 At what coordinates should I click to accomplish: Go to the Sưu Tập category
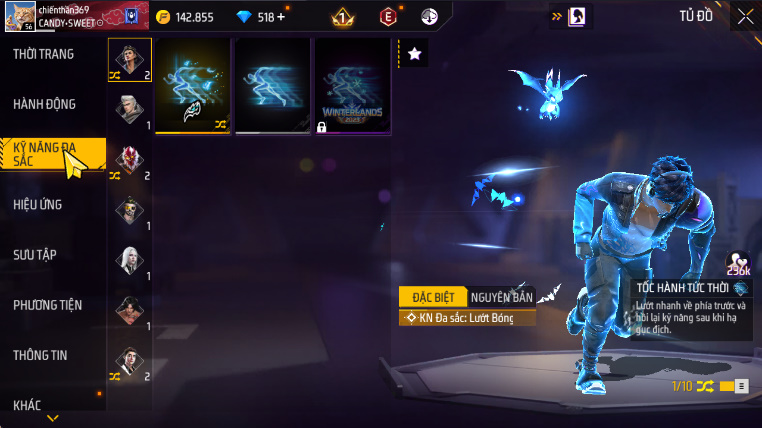pos(35,254)
